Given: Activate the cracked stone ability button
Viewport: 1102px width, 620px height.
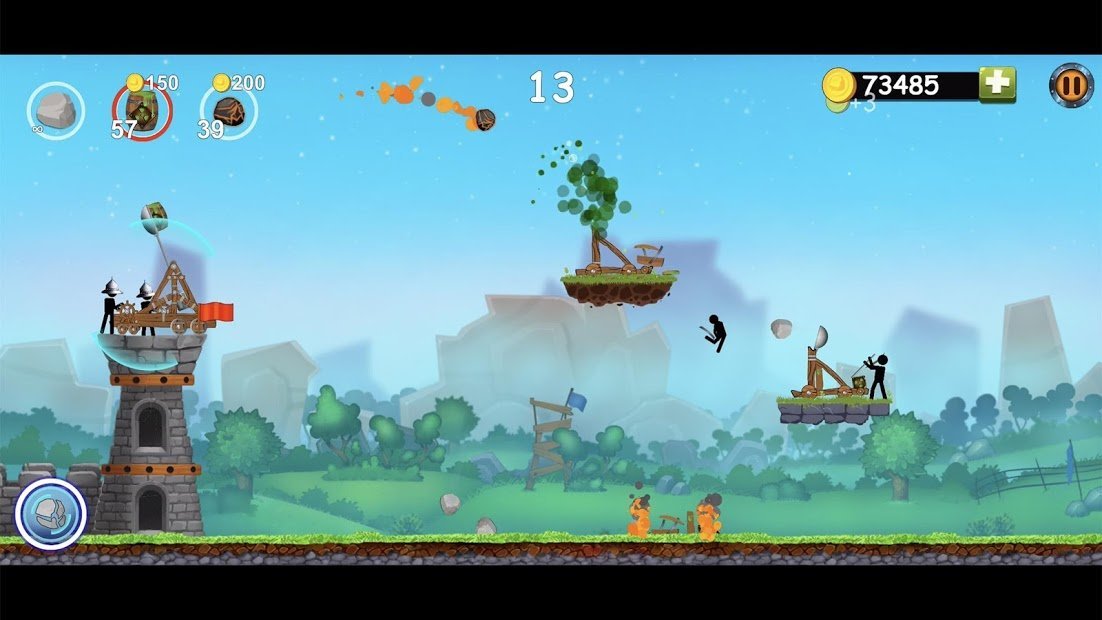Looking at the screenshot, I should 51,514.
